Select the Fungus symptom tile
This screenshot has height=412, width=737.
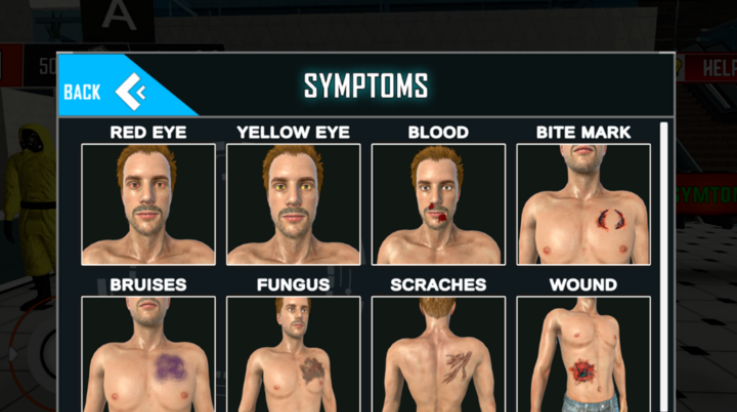[x=293, y=354]
